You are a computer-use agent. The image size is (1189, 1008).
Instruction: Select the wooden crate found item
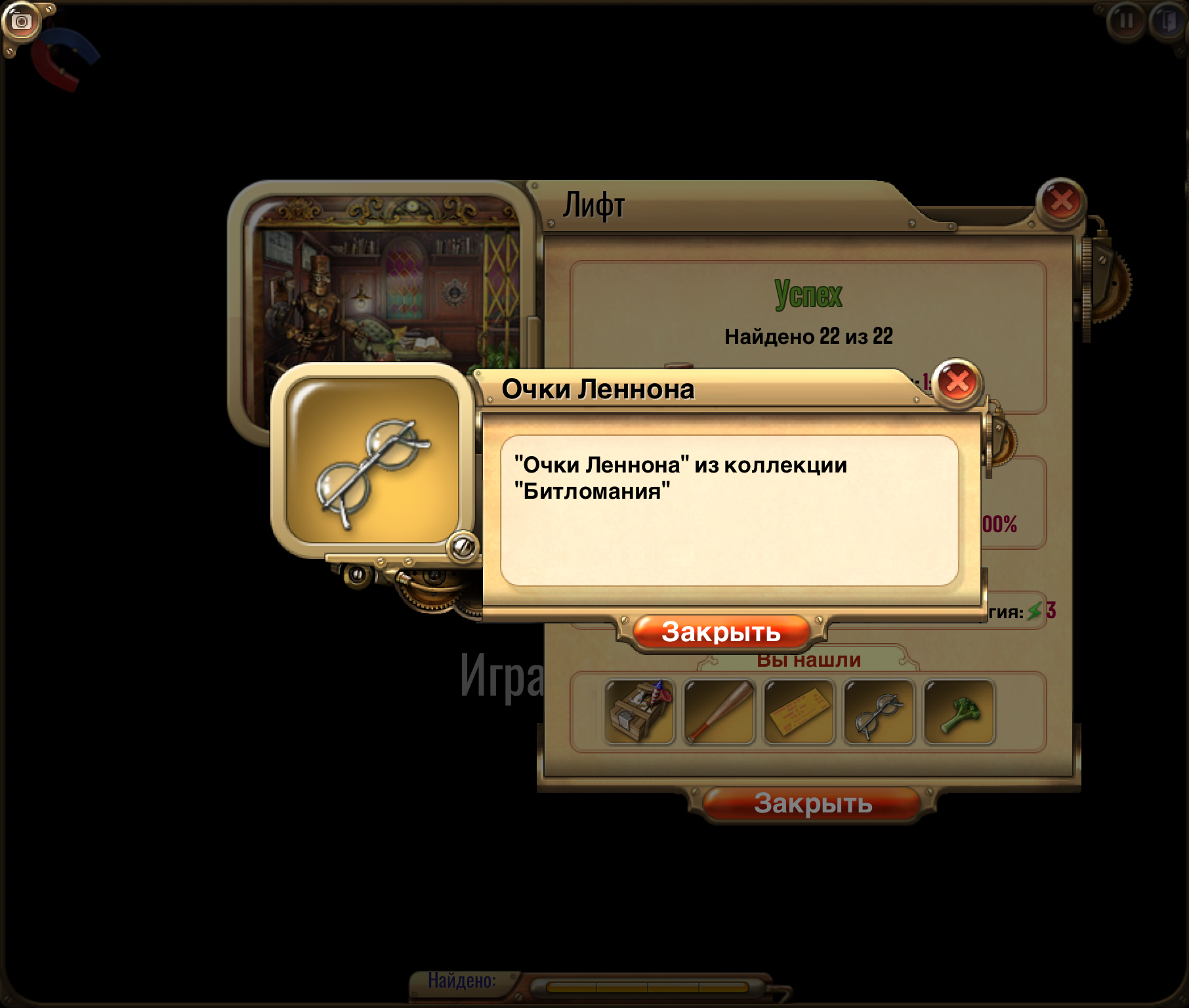[639, 712]
